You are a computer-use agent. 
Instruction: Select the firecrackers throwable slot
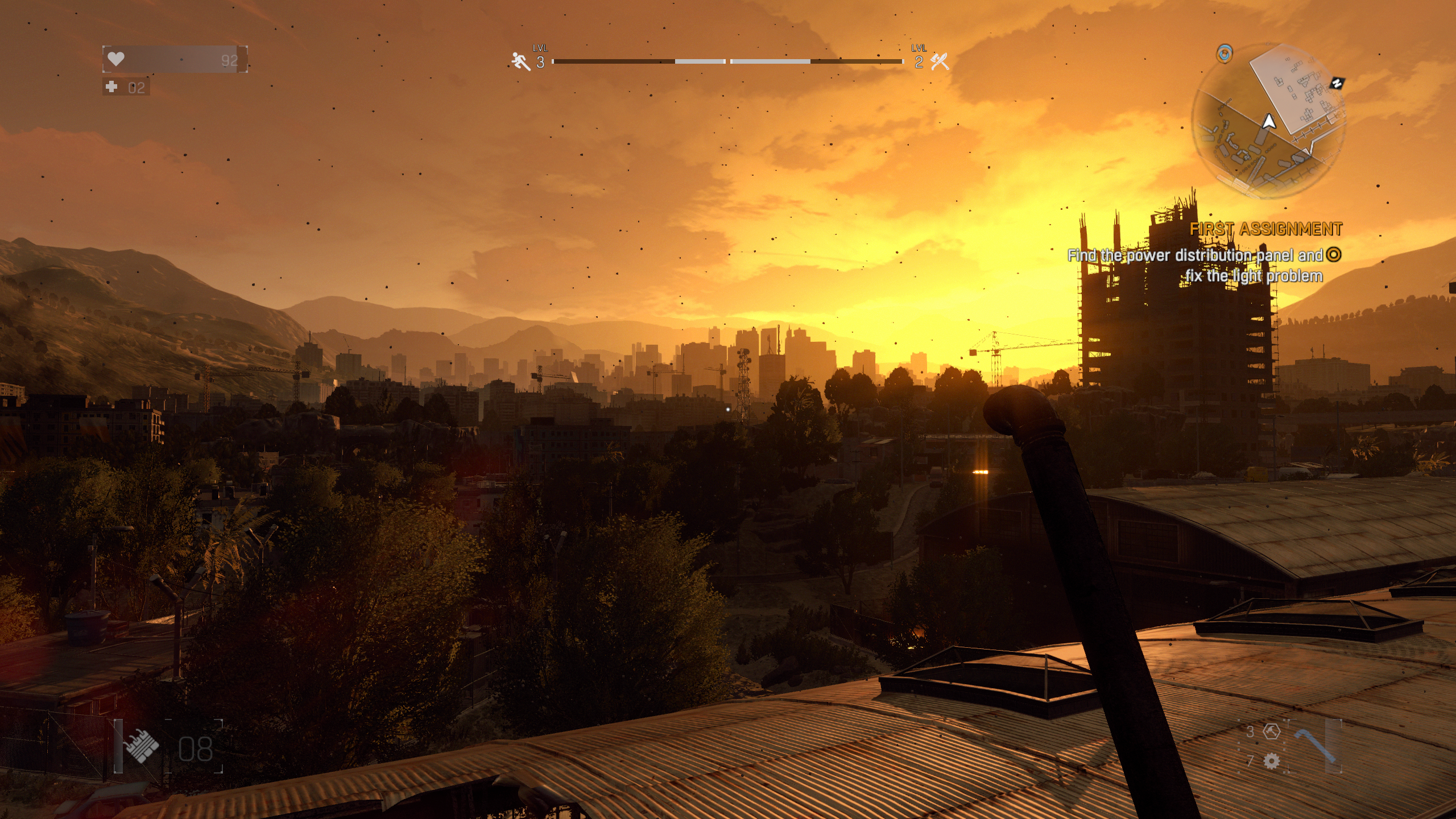[x=142, y=747]
